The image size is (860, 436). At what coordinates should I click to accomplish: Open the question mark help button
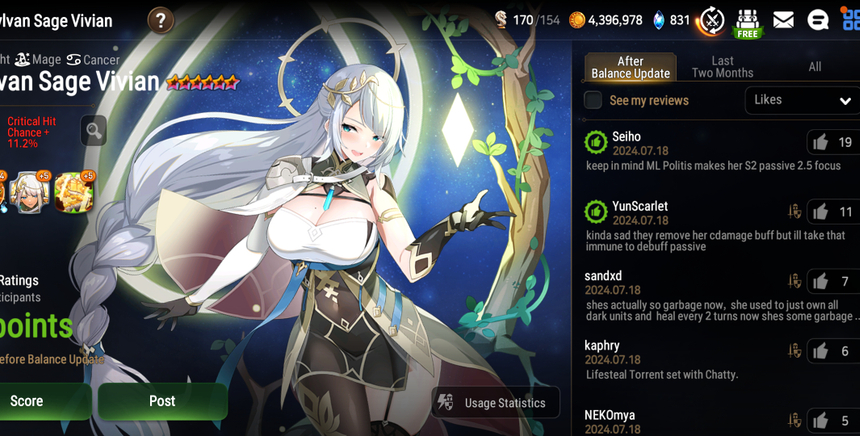160,20
